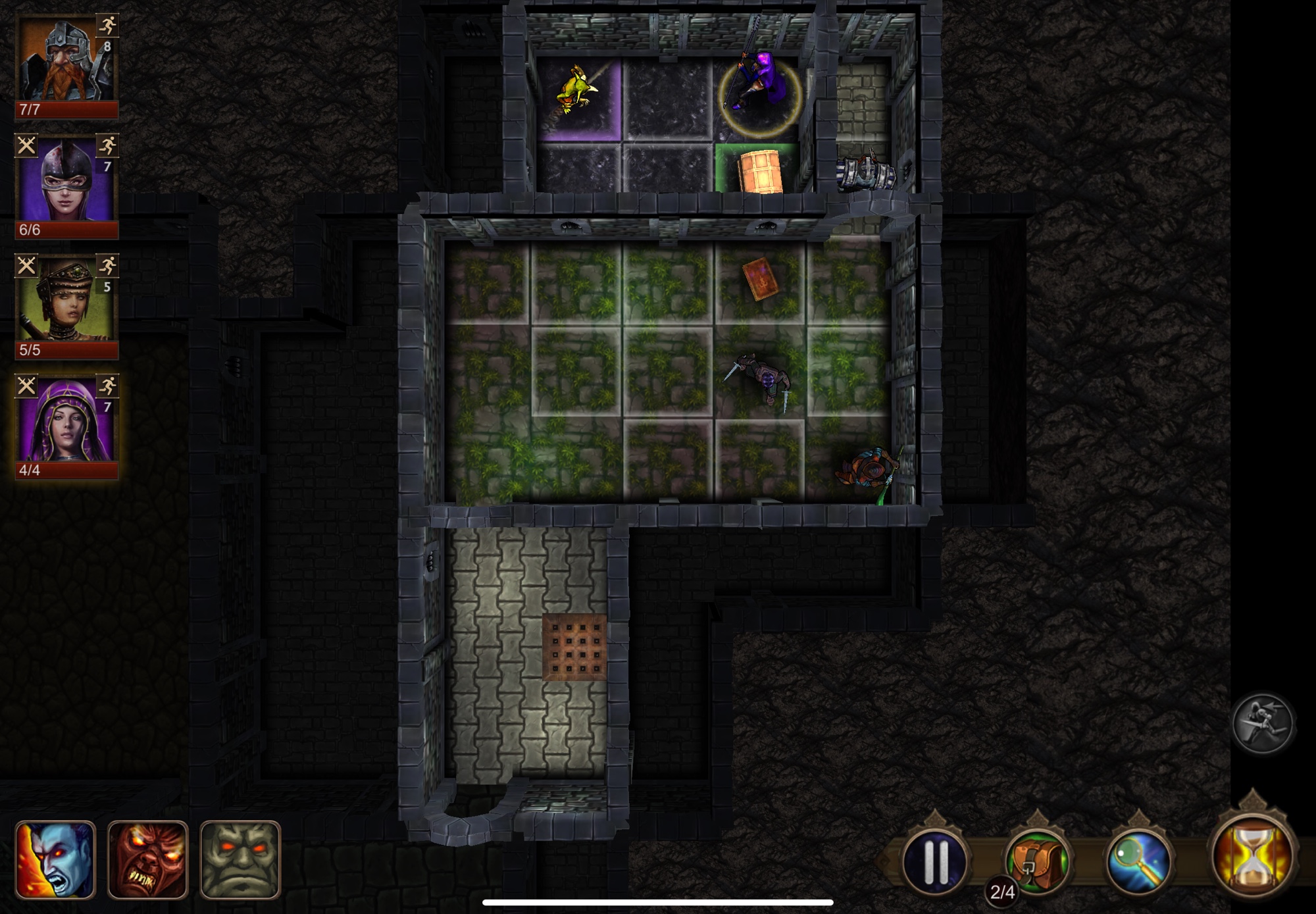The width and height of the screenshot is (1316, 914).
Task: Activate the magnifying glass search
Action: (1139, 860)
